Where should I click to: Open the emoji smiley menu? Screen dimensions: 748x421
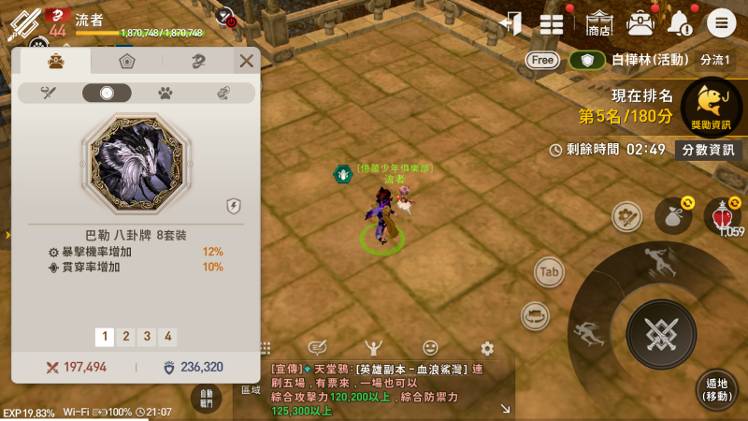pyautogui.click(x=430, y=348)
